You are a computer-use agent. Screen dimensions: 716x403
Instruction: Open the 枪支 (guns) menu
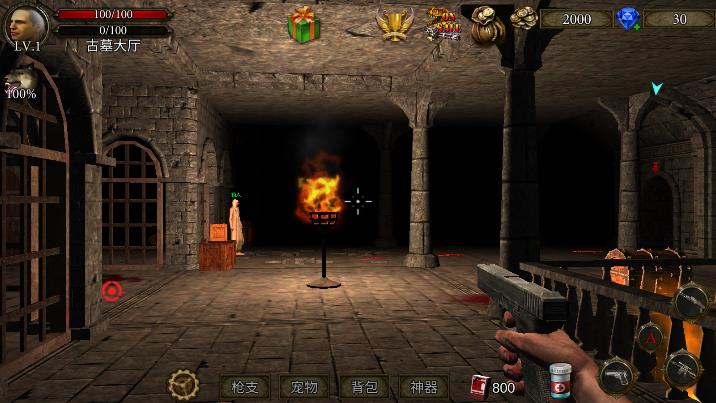click(245, 387)
